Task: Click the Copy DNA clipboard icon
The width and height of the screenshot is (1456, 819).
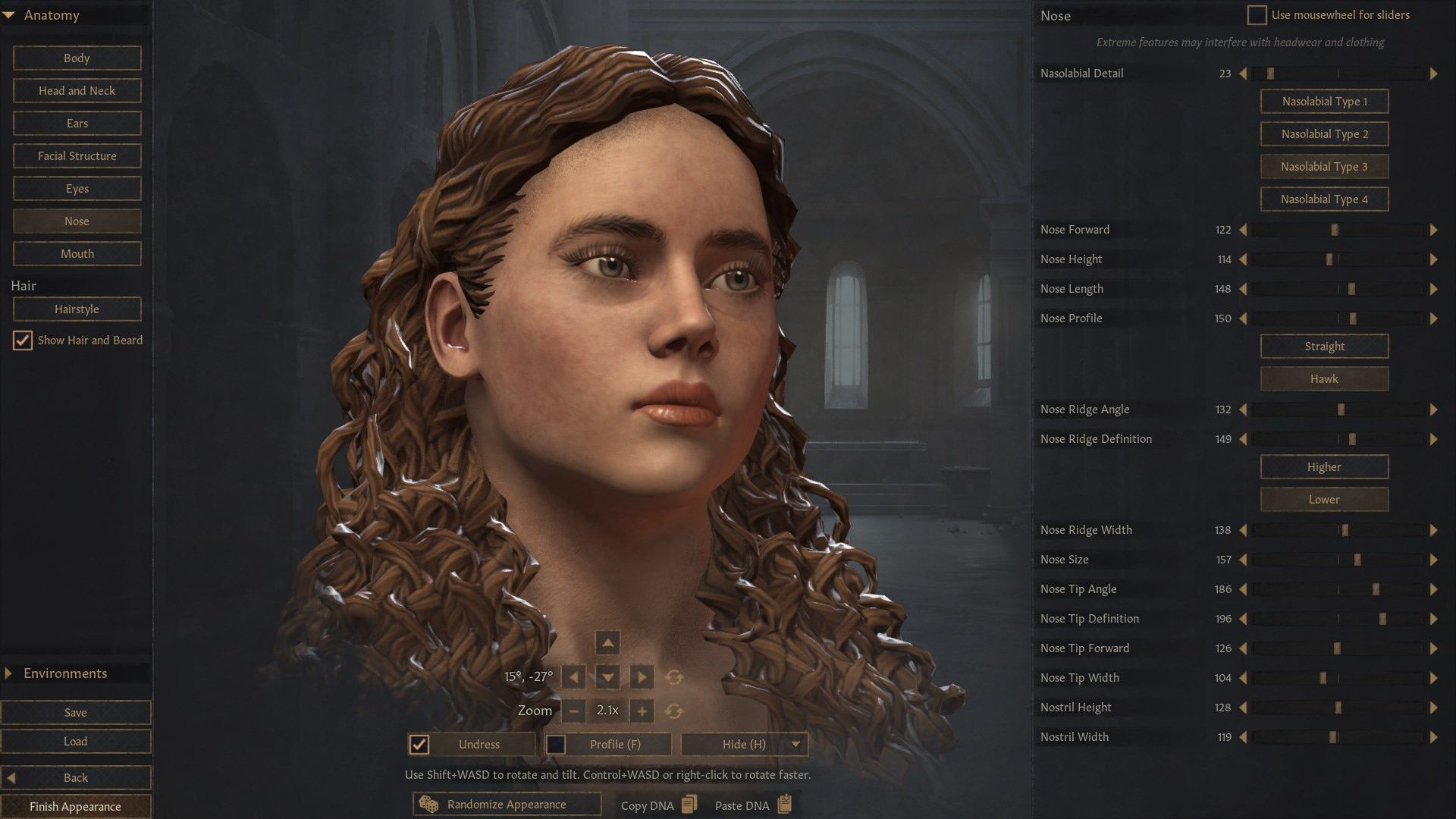Action: click(689, 805)
